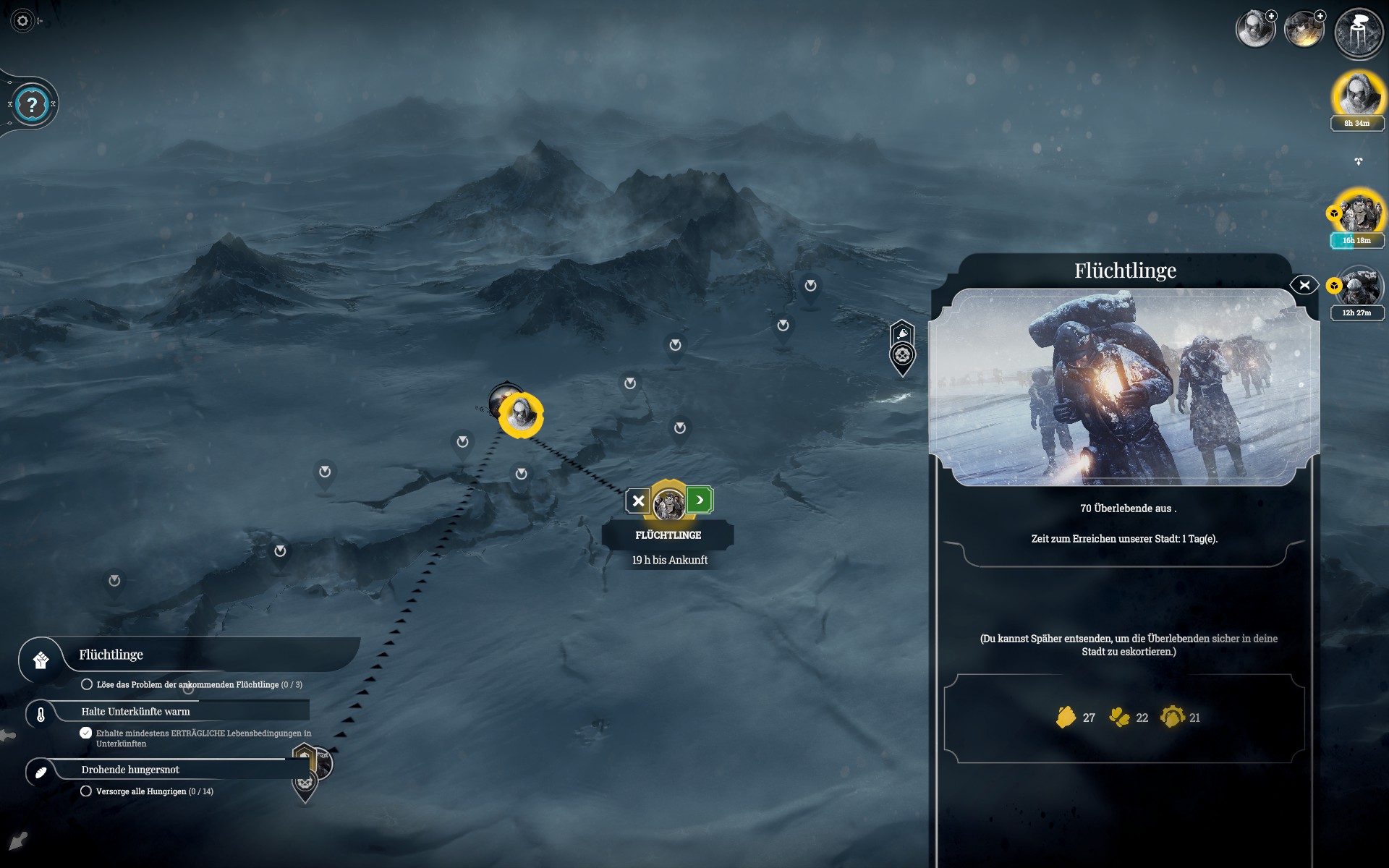The image size is (1389, 868).
Task: Click the Flüchtlinge group portrait on the map
Action: 668,503
